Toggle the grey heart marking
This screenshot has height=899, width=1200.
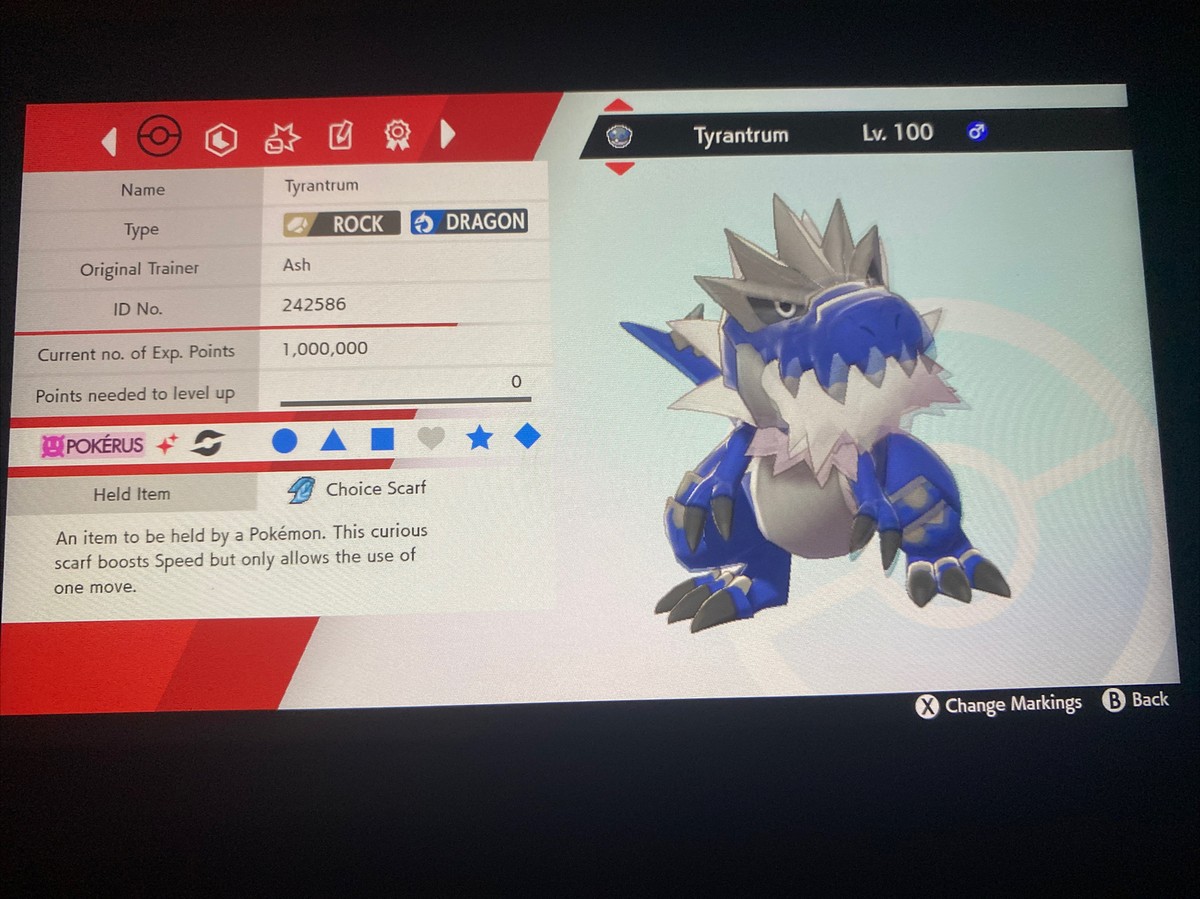[x=431, y=438]
